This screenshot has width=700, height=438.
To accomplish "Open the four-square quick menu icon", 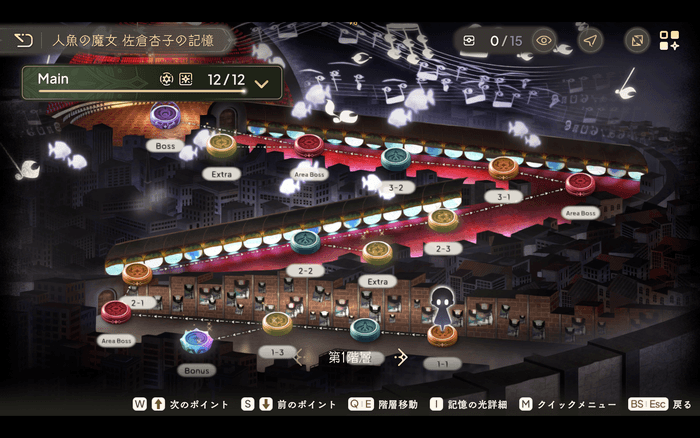I will pyautogui.click(x=669, y=41).
